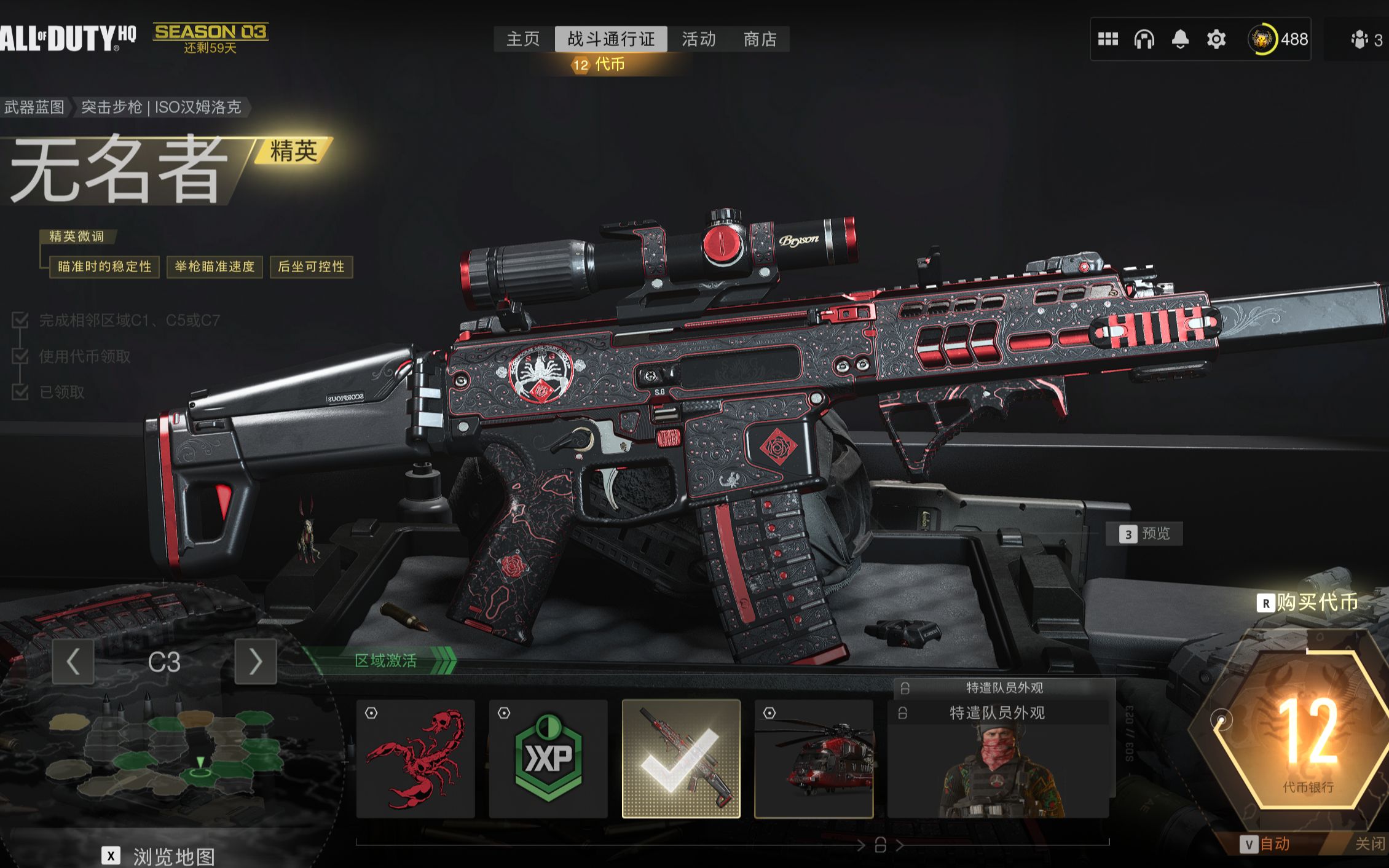
Task: Go to the next sector arrow
Action: click(x=256, y=662)
